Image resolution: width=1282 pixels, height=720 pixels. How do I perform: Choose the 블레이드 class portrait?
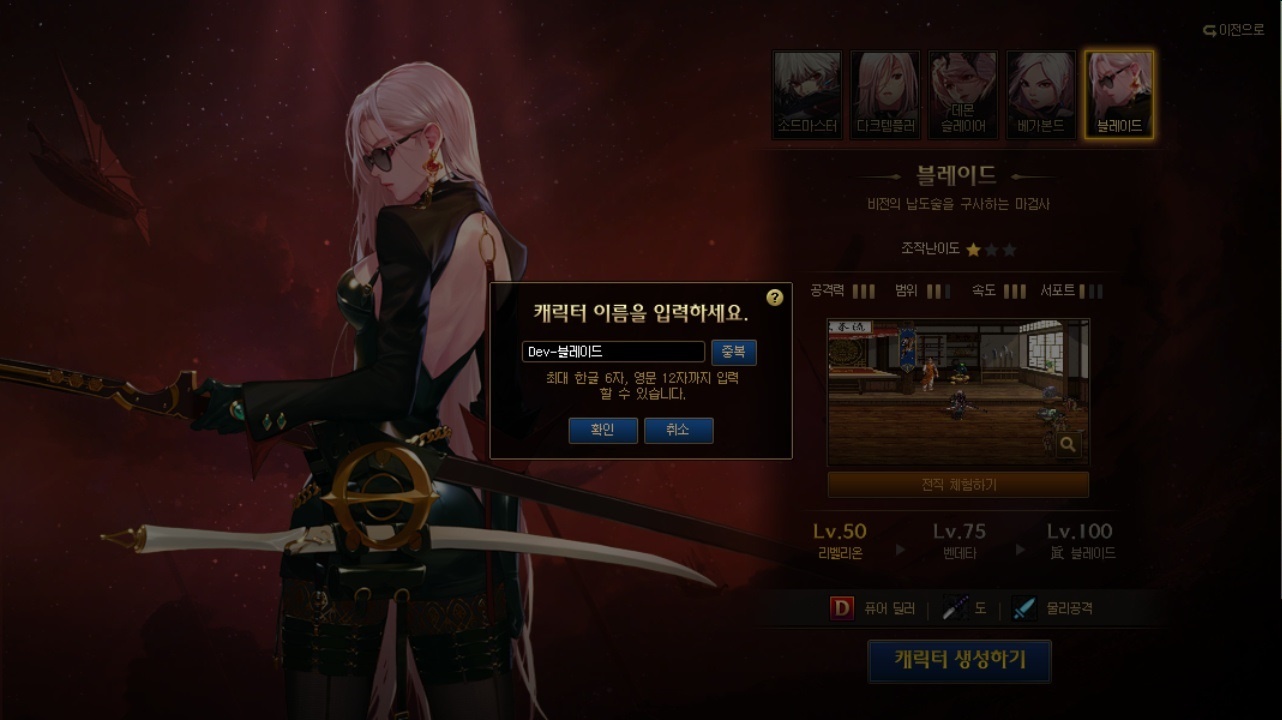(x=1119, y=95)
